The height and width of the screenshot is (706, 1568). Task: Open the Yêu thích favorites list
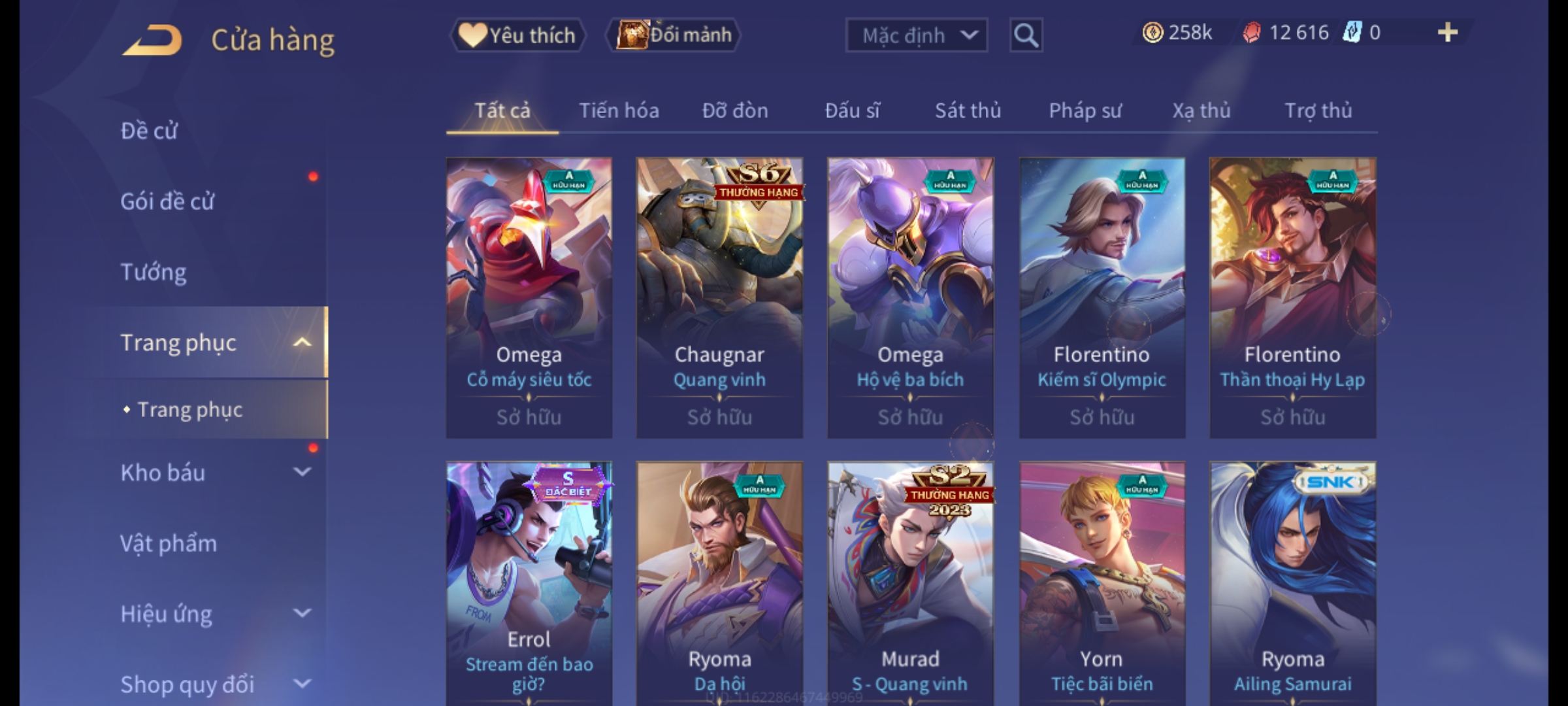point(517,35)
